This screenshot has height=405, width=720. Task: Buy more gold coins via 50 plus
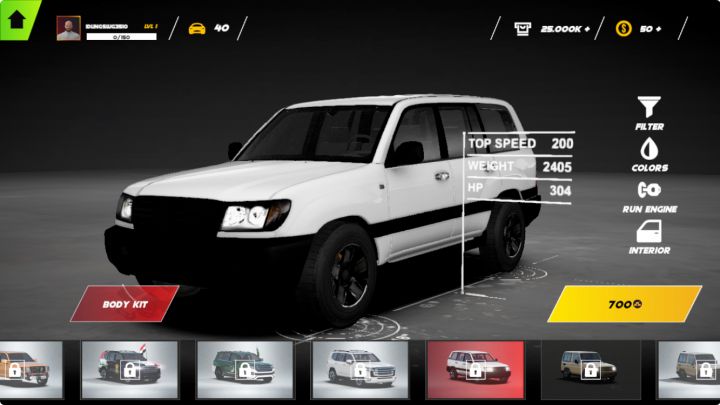click(639, 29)
